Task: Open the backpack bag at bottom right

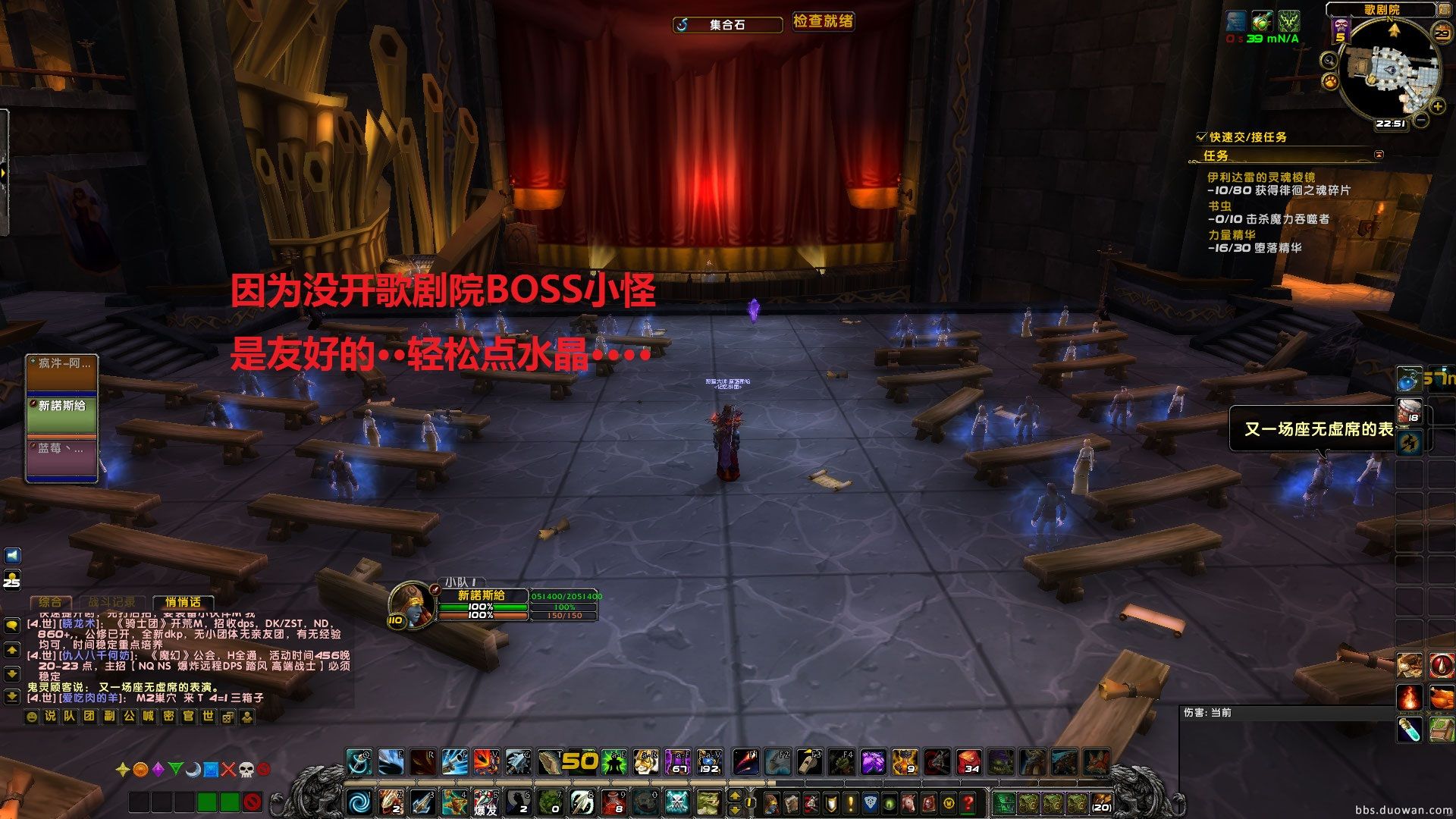Action: [1102, 802]
